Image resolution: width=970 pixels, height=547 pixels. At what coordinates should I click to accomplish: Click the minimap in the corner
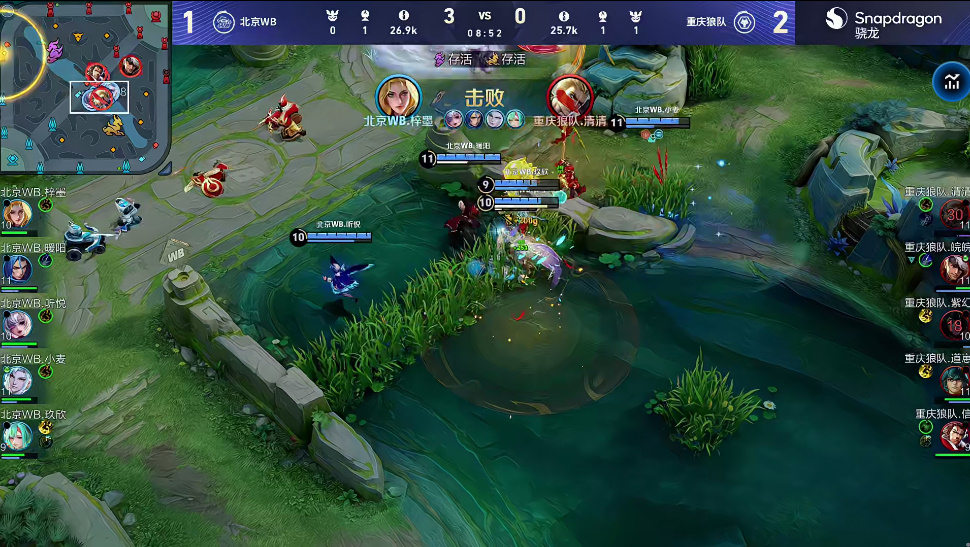click(85, 88)
